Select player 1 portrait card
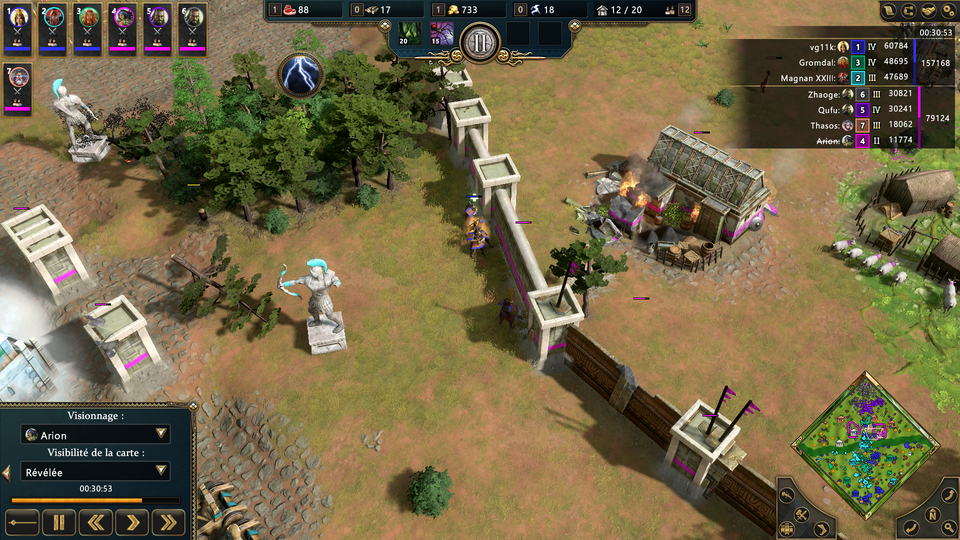 point(19,27)
